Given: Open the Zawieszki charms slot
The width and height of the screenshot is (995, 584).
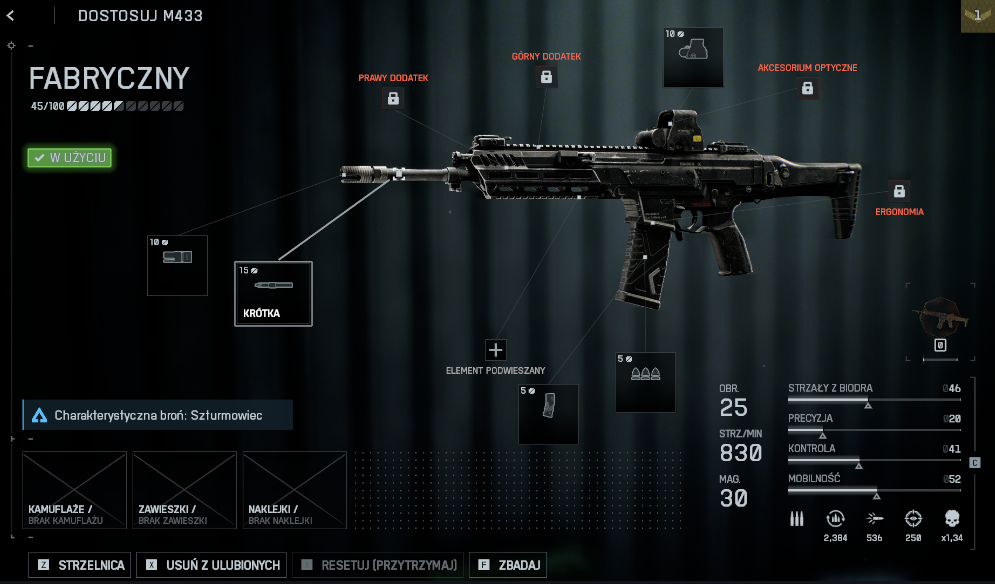Looking at the screenshot, I should tap(185, 490).
